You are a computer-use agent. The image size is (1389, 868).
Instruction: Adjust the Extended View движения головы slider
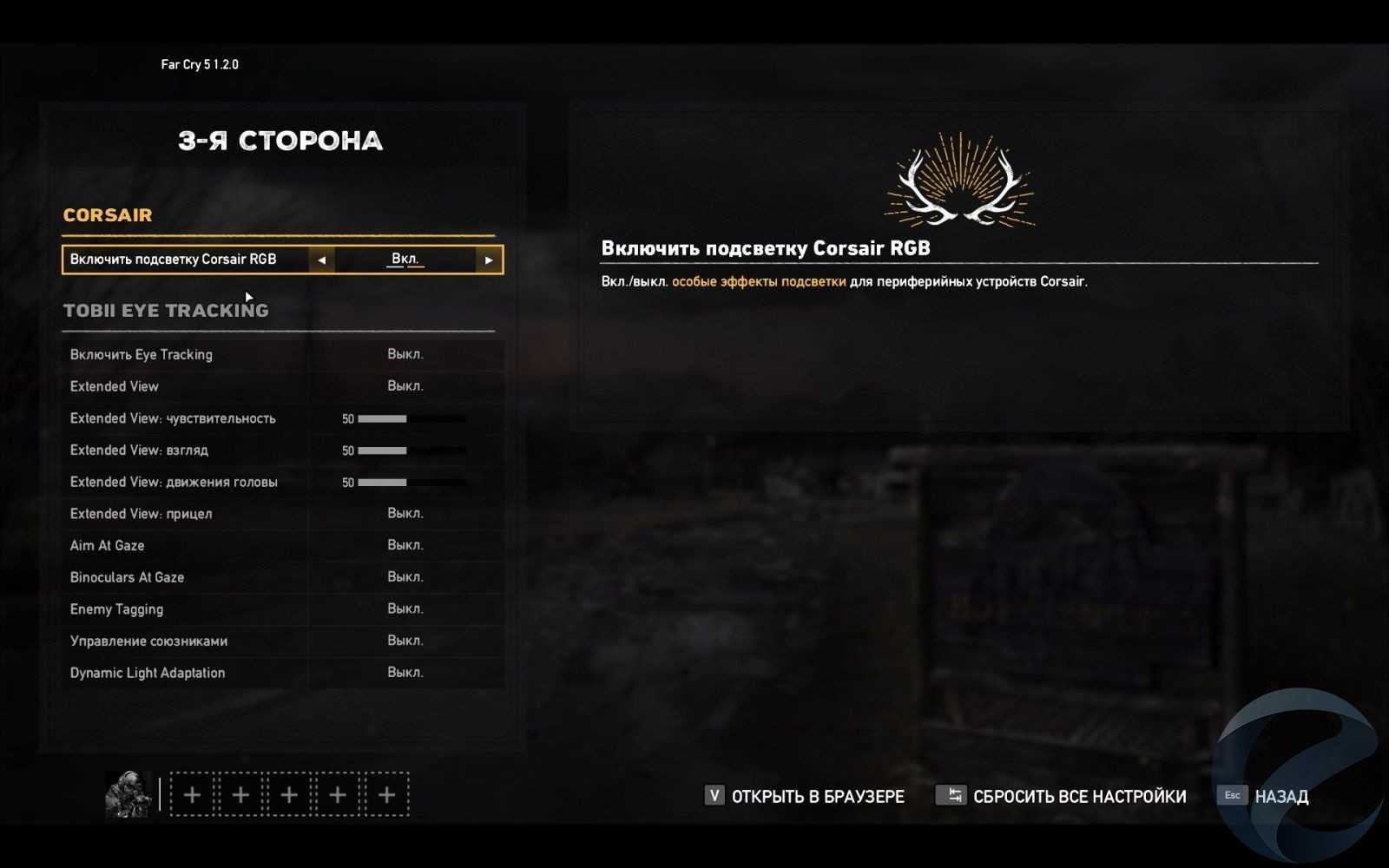(x=412, y=483)
